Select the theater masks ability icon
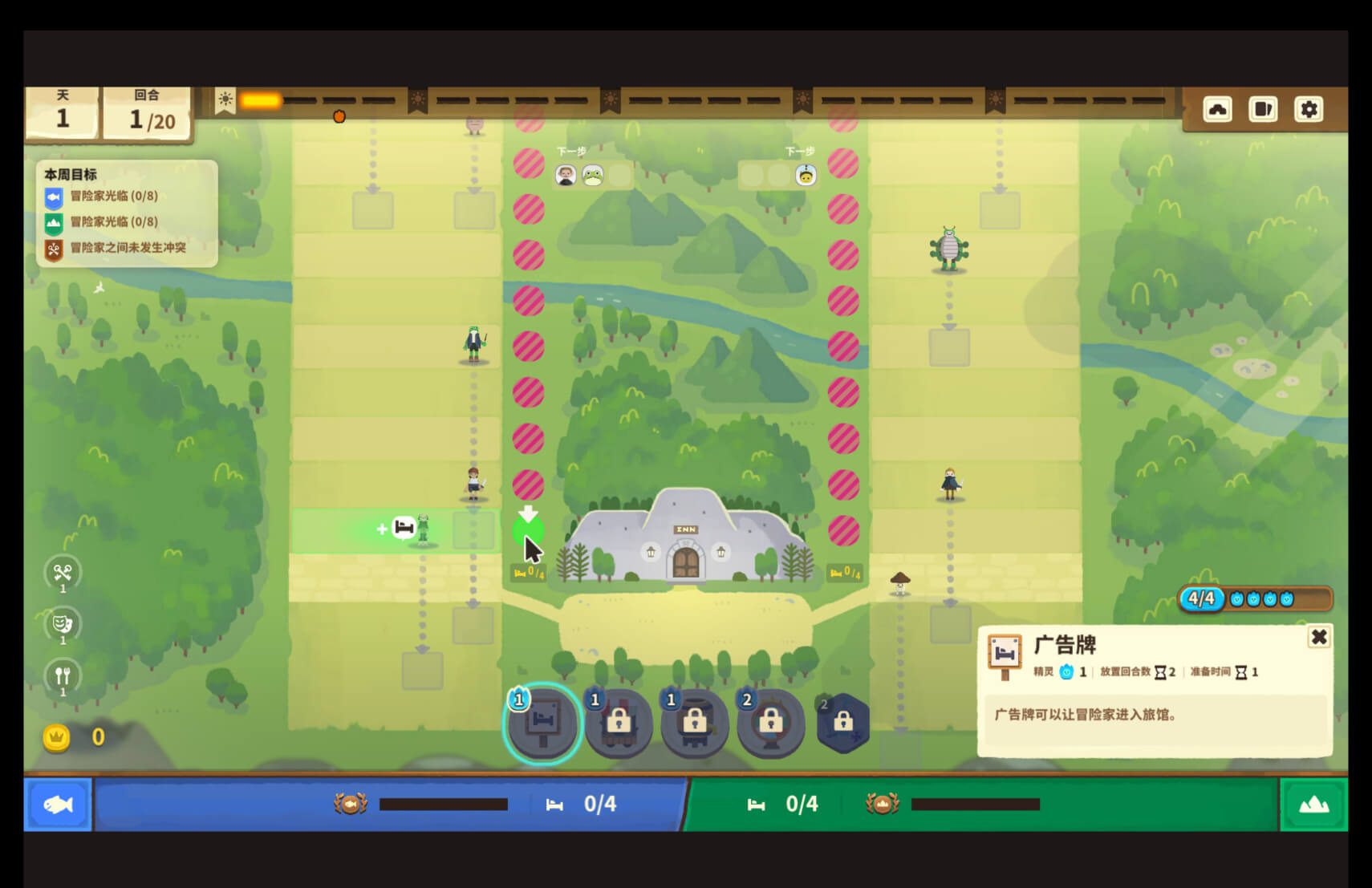Image resolution: width=1372 pixels, height=888 pixels. 63,626
